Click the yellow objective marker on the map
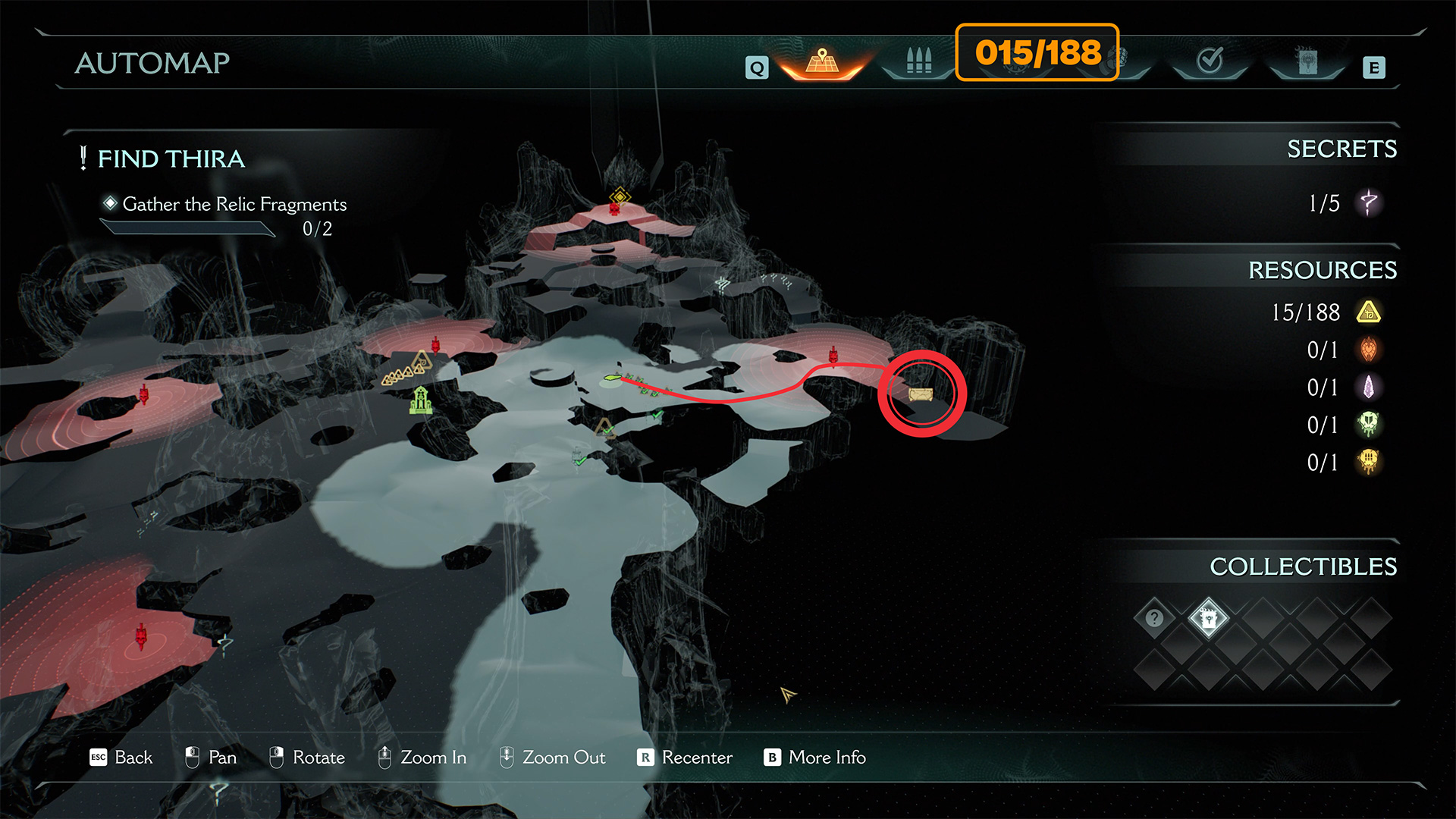Screen dimensions: 1456x819 coord(620,197)
